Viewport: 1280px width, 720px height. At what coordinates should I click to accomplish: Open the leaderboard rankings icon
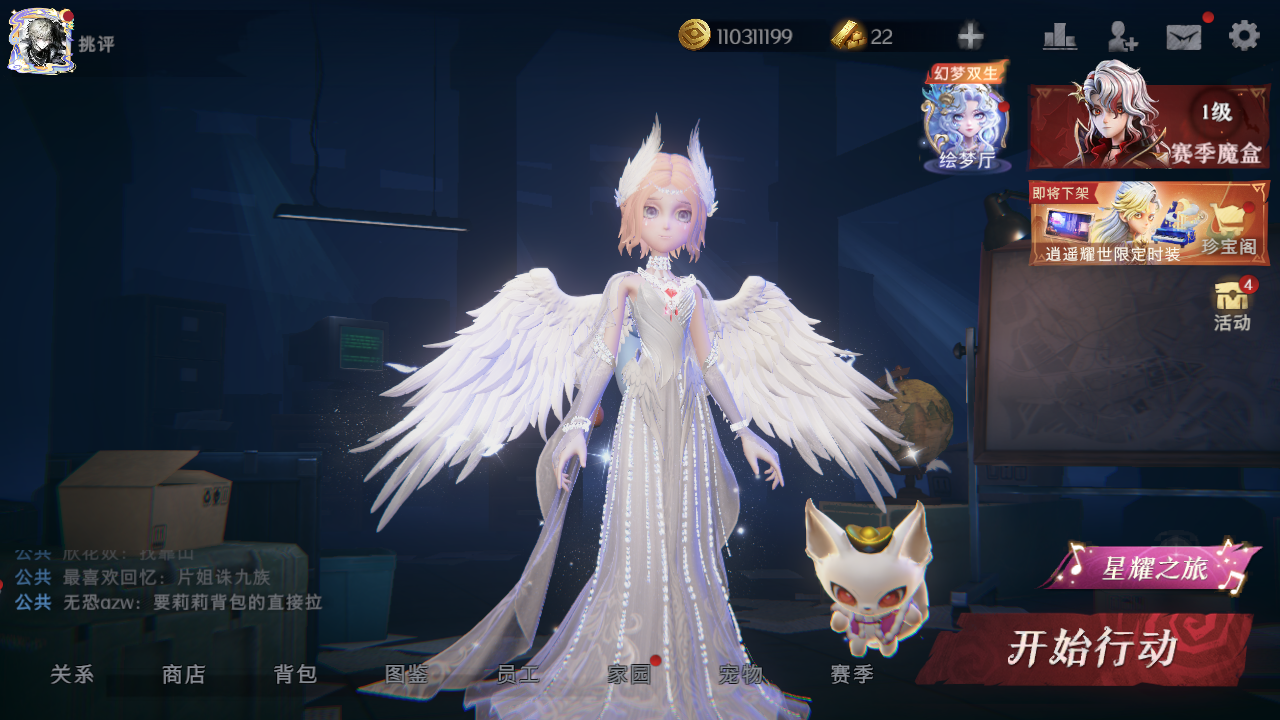click(x=1059, y=37)
